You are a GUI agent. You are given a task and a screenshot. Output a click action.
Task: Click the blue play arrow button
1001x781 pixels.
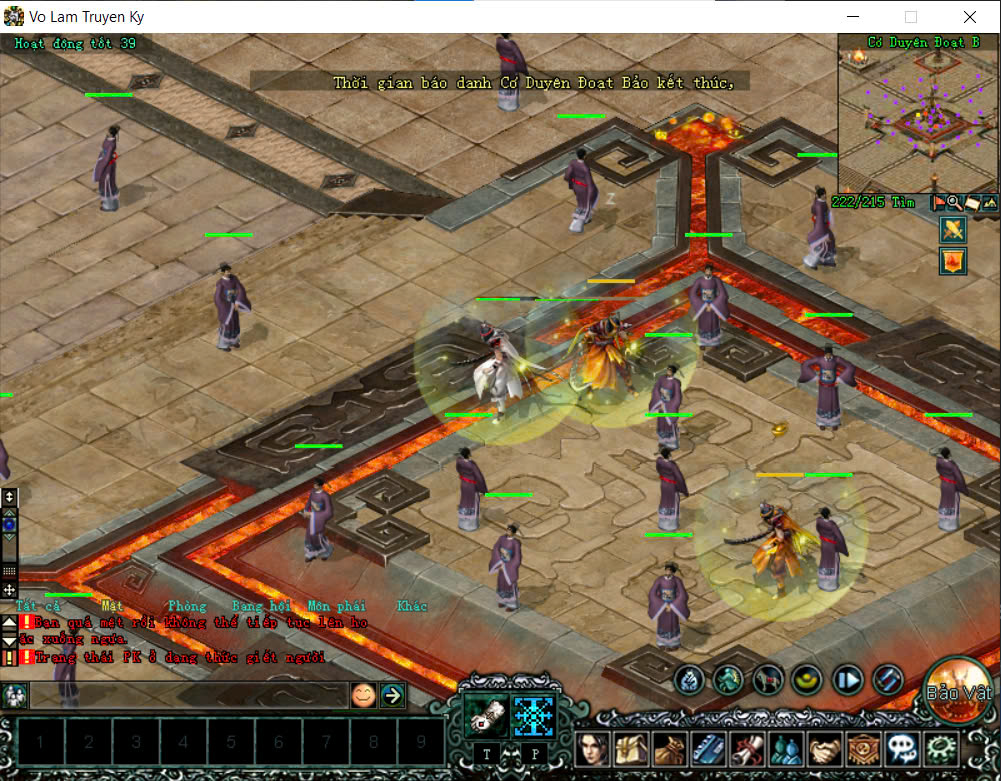pyautogui.click(x=848, y=680)
